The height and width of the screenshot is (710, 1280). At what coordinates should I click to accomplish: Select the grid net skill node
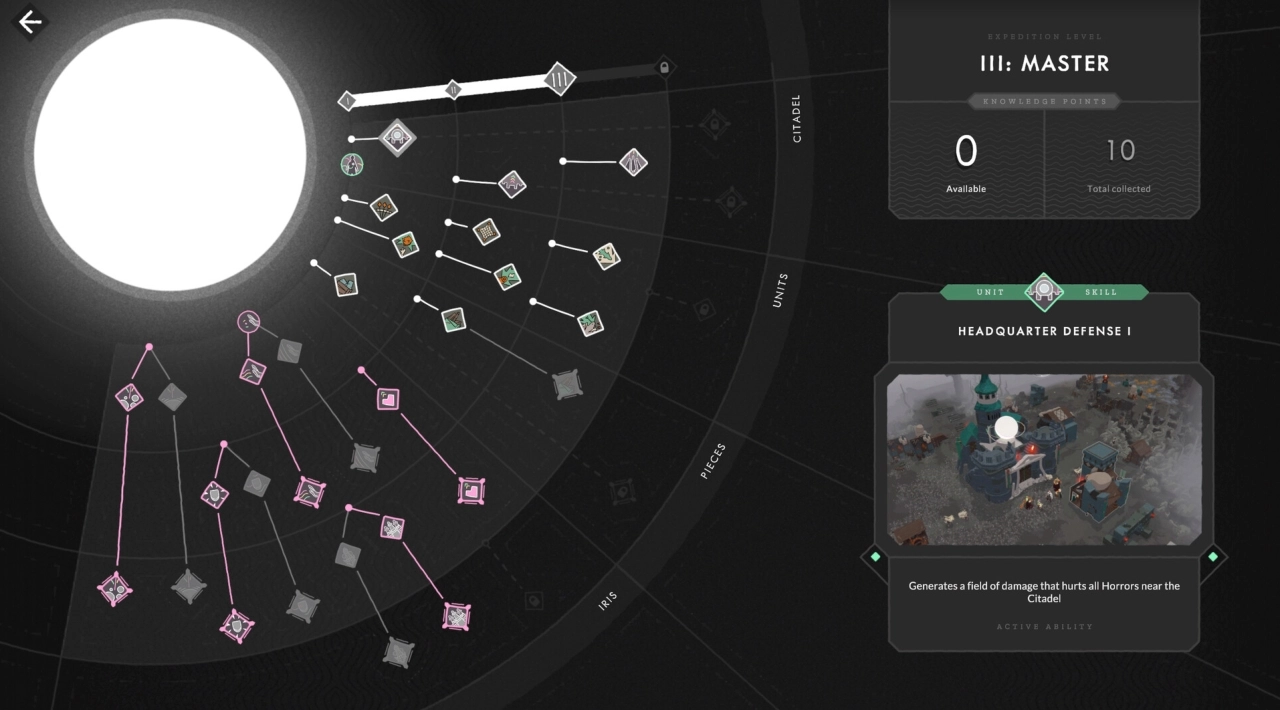pyautogui.click(x=486, y=231)
